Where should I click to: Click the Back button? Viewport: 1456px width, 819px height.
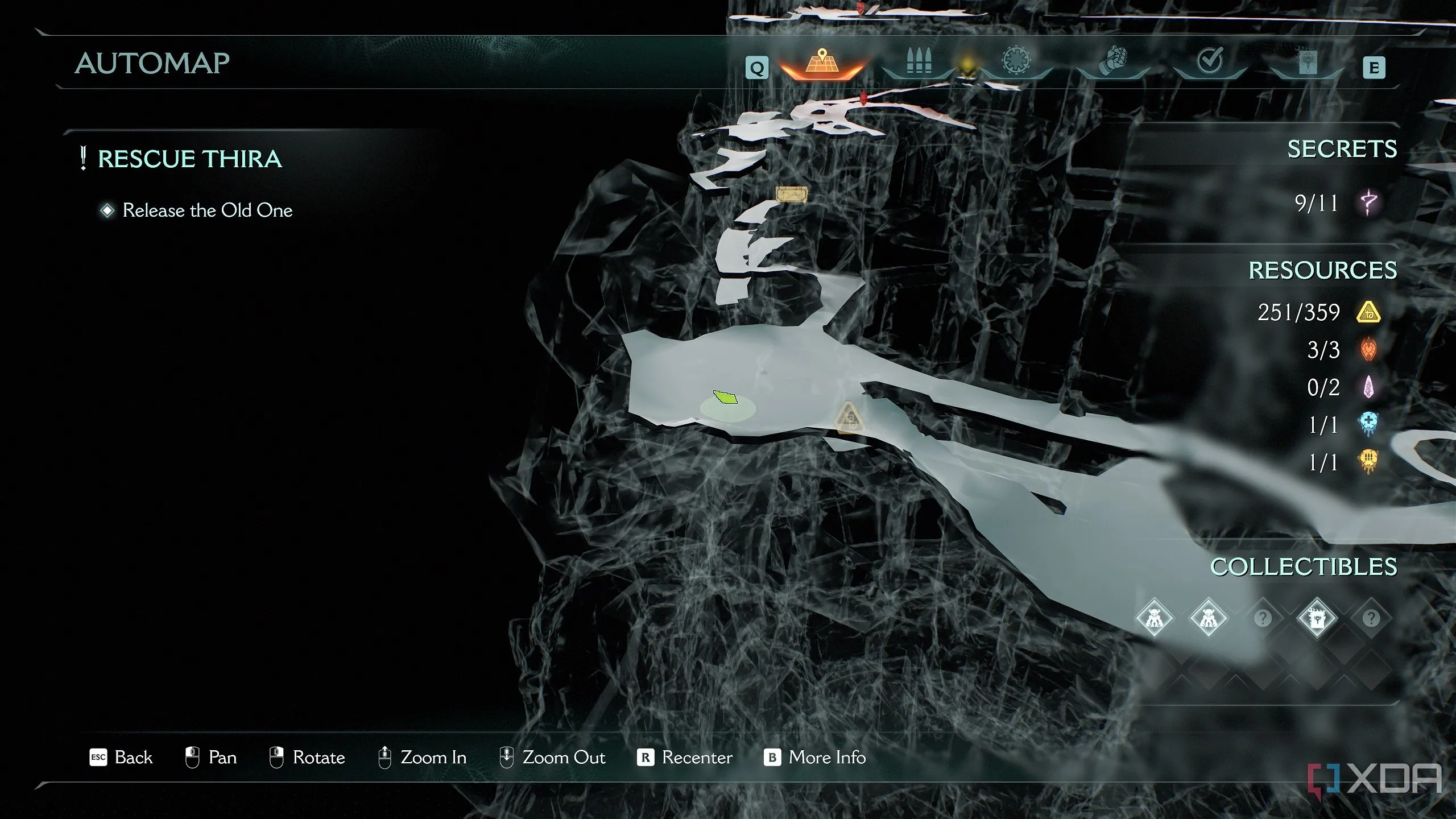[x=121, y=758]
